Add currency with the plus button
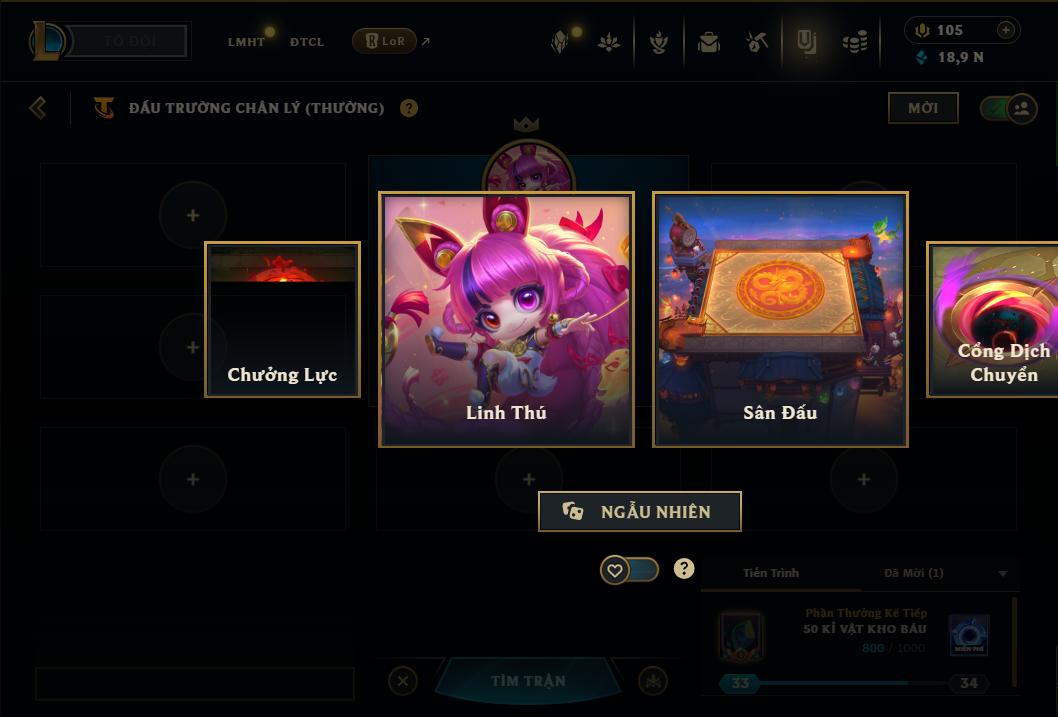Viewport: 1058px width, 717px height. tap(1006, 30)
